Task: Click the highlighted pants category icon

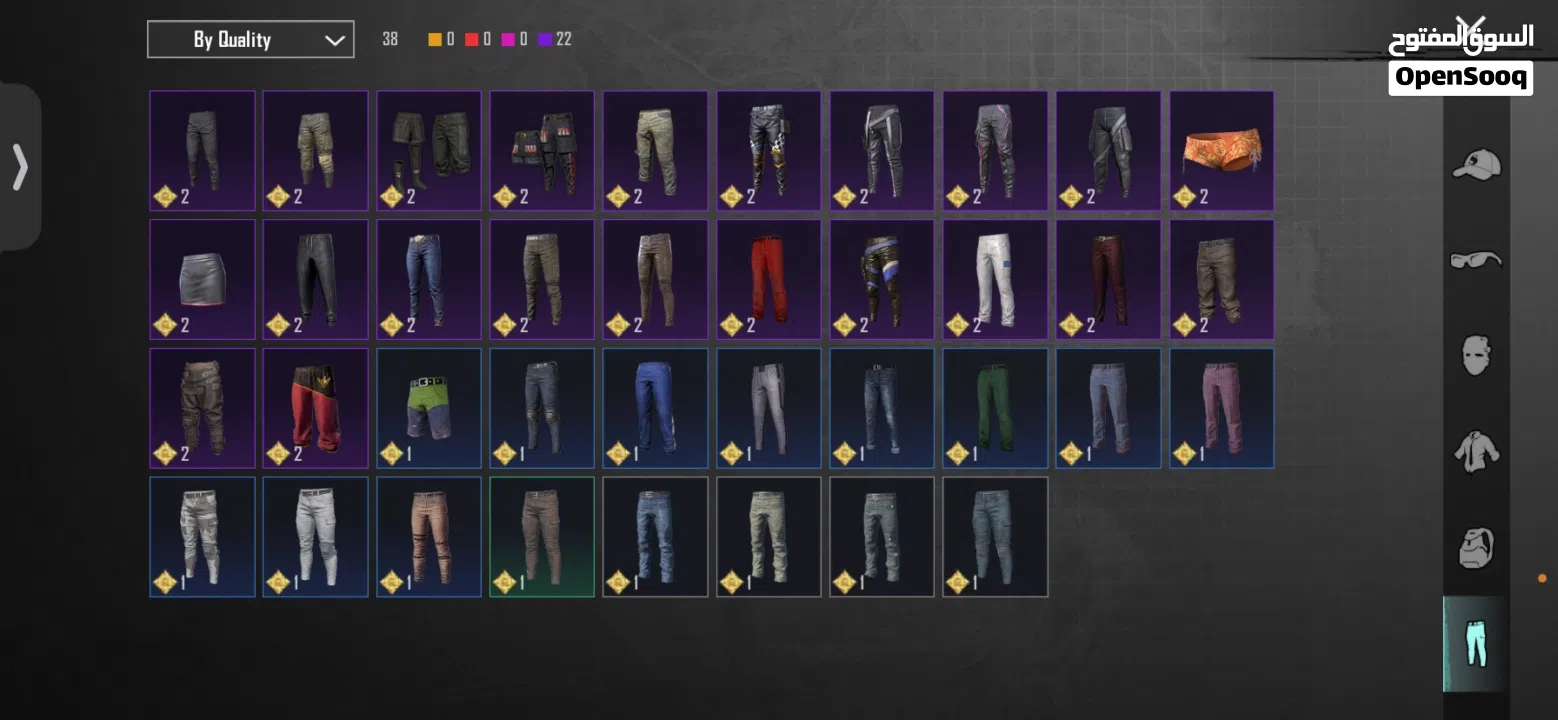Action: [x=1475, y=644]
